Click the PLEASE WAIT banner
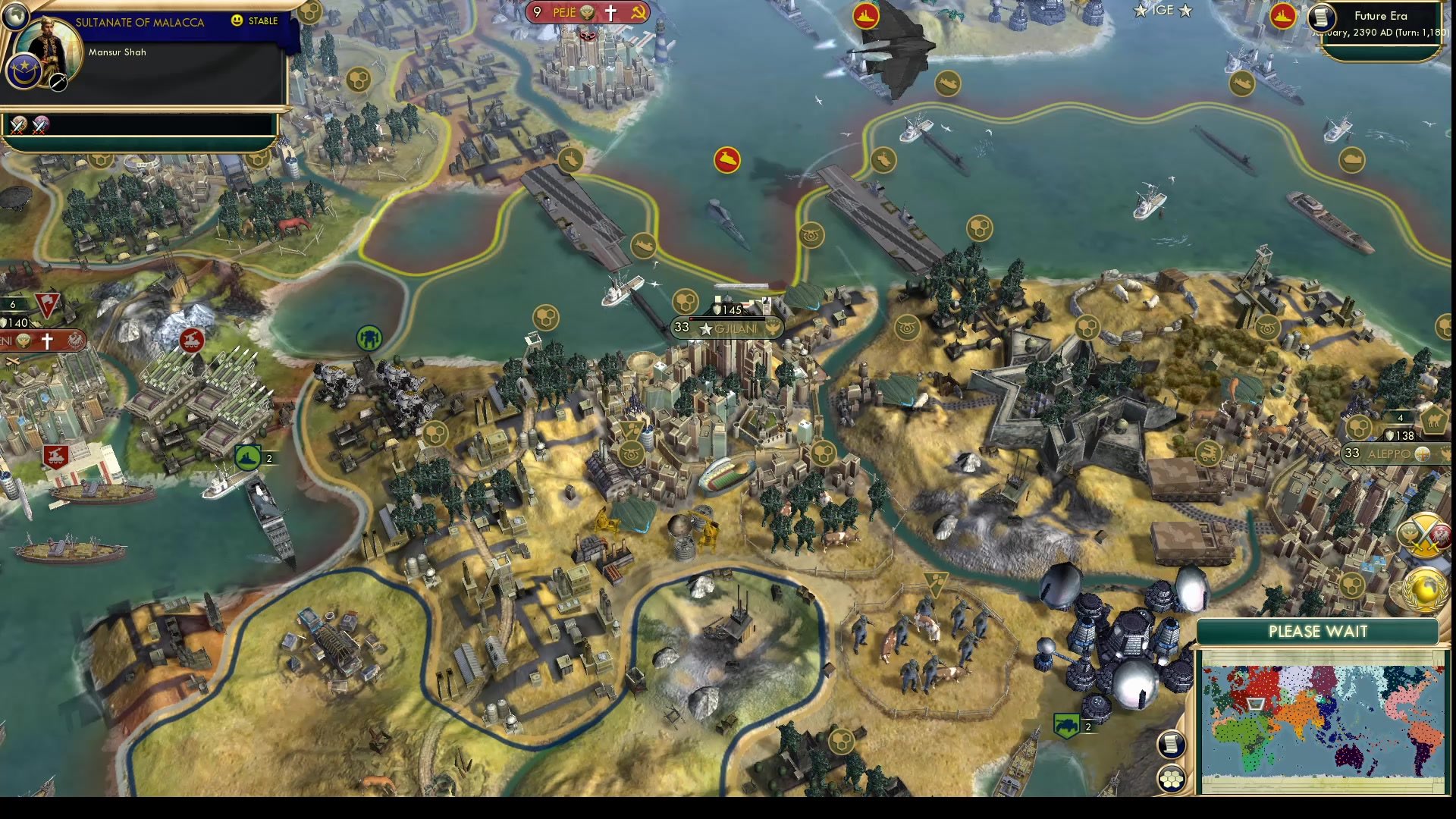Screen dimensions: 1456x819 tap(1318, 632)
